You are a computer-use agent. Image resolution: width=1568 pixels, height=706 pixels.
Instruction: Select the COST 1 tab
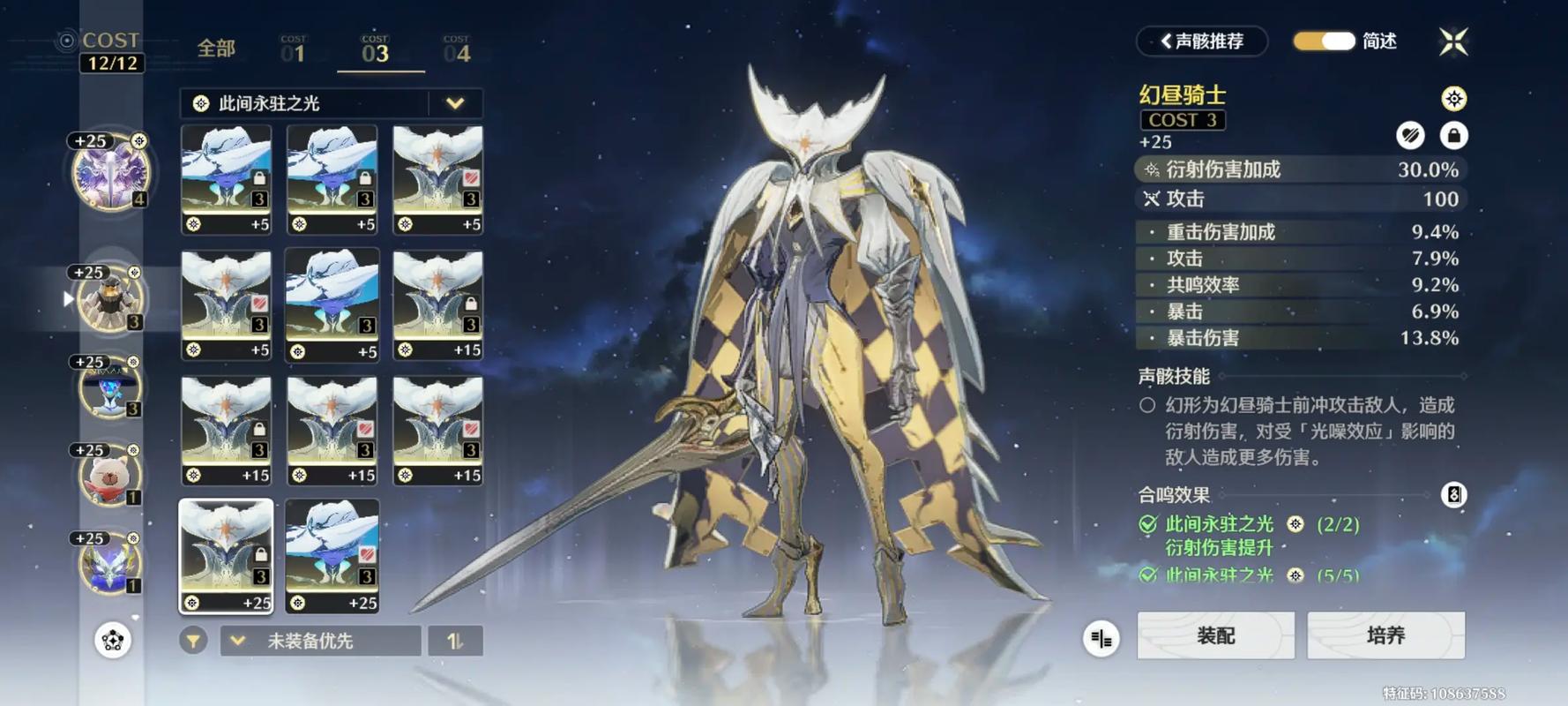point(293,50)
